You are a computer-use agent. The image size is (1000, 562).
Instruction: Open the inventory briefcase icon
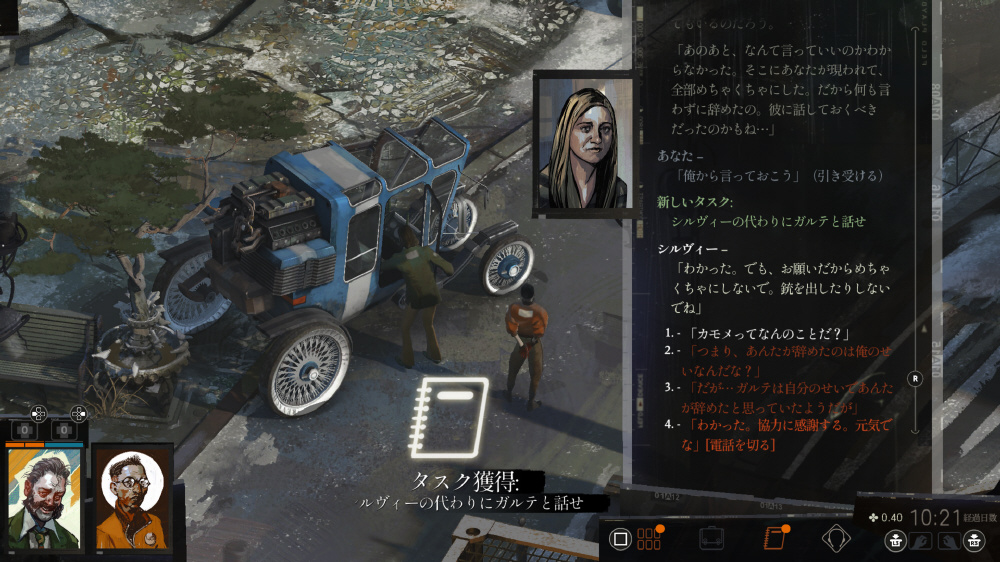711,539
